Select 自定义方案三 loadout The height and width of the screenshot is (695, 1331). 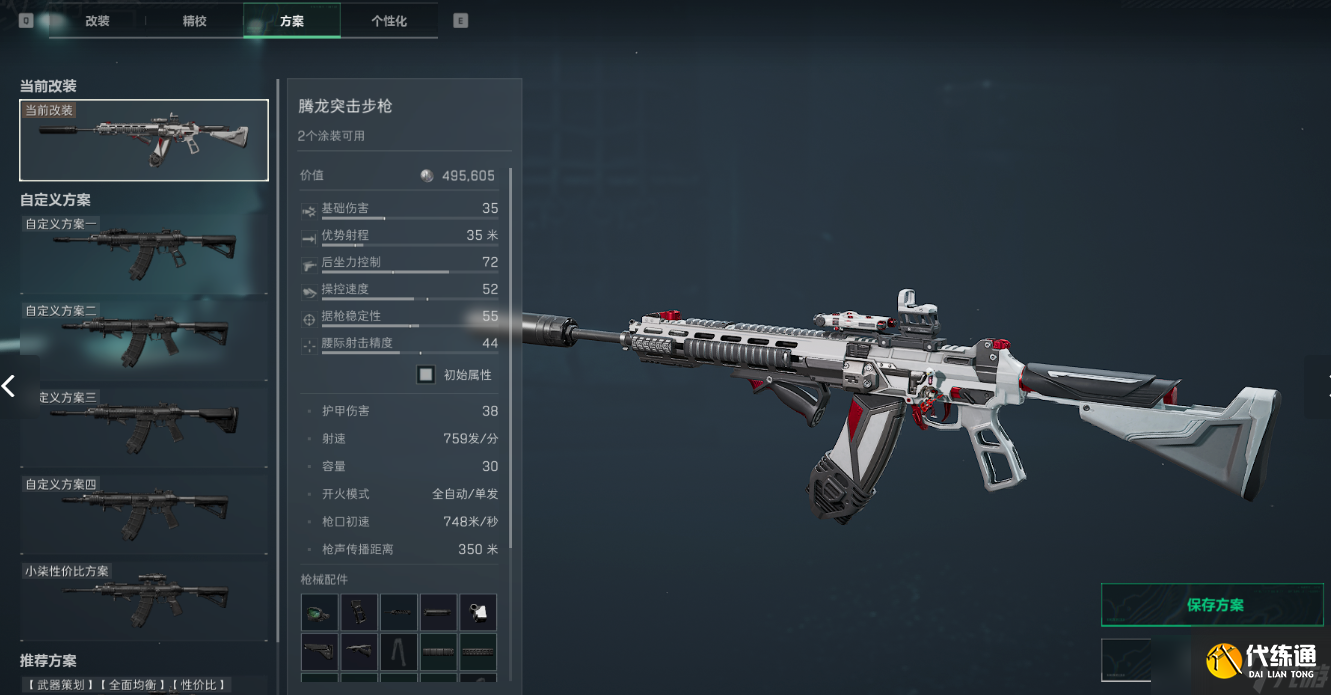(144, 427)
